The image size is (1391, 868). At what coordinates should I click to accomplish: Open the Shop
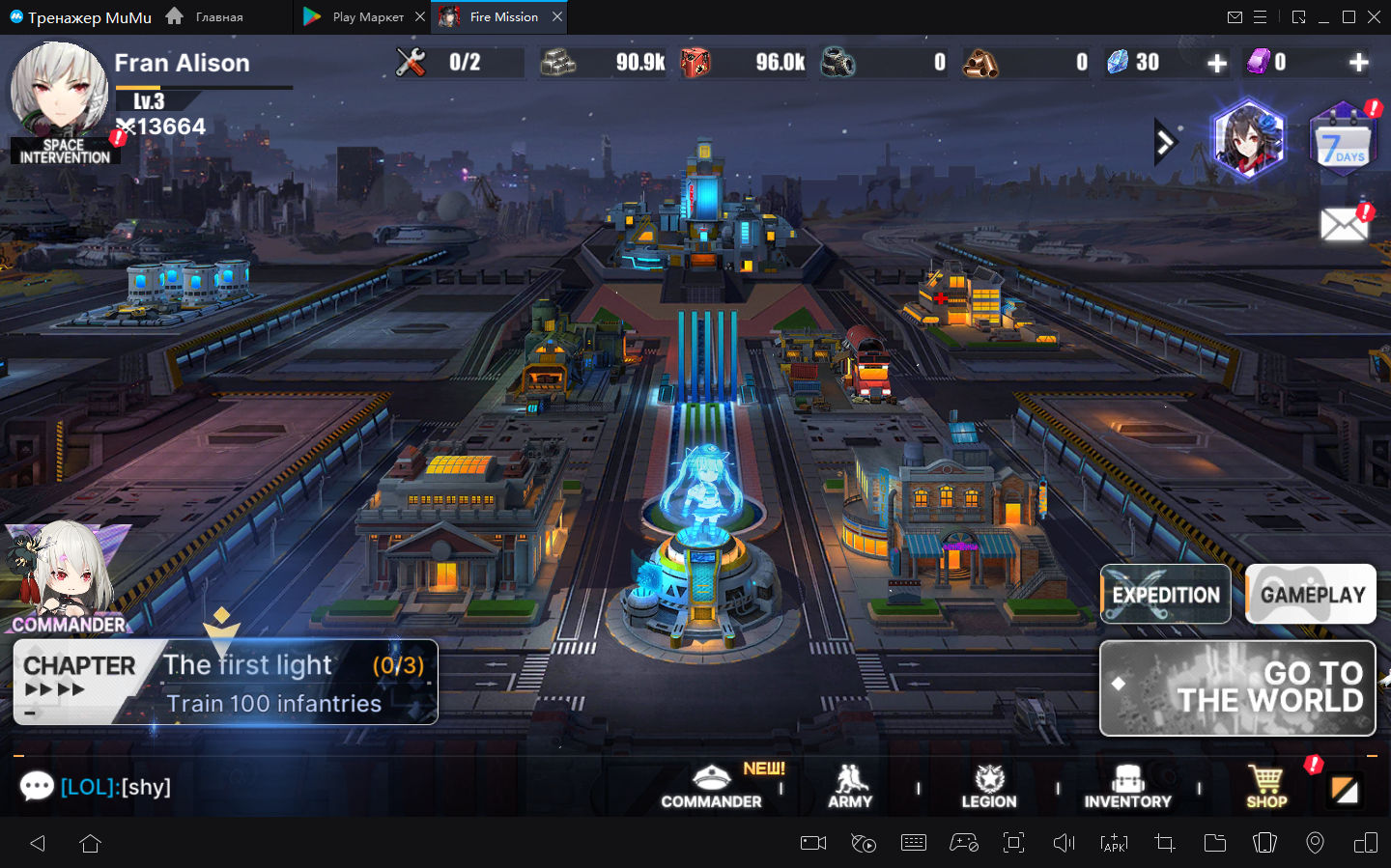(1266, 786)
